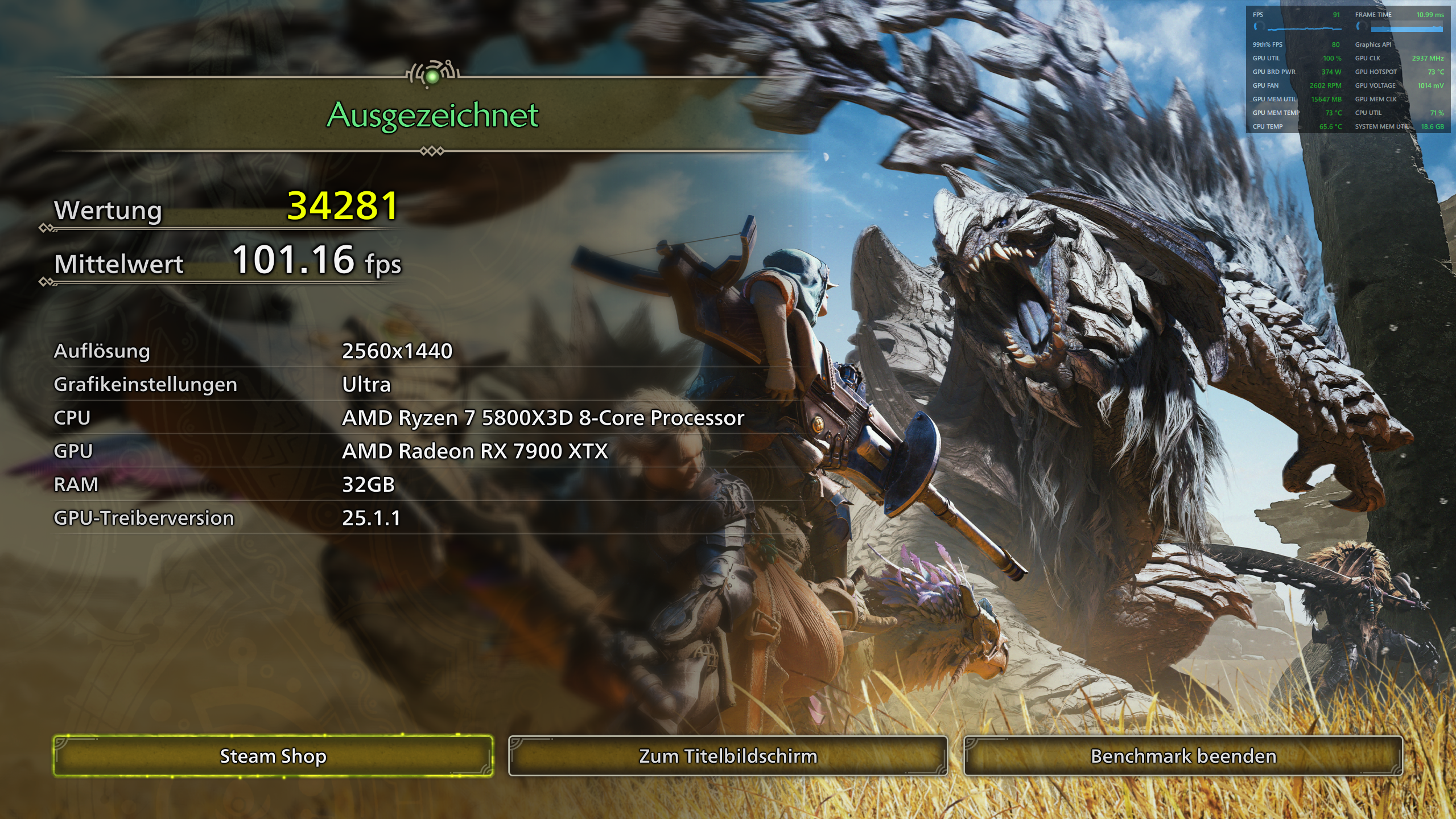Click the blue FPS history sparkline graph
Viewport: 1456px width, 819px height.
[1304, 30]
